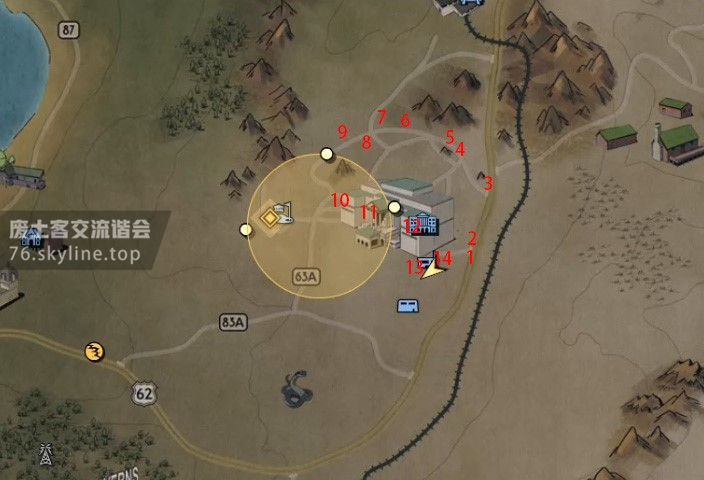The image size is (704, 480).
Task: Select the blue camper trailer map marker
Action: [408, 306]
